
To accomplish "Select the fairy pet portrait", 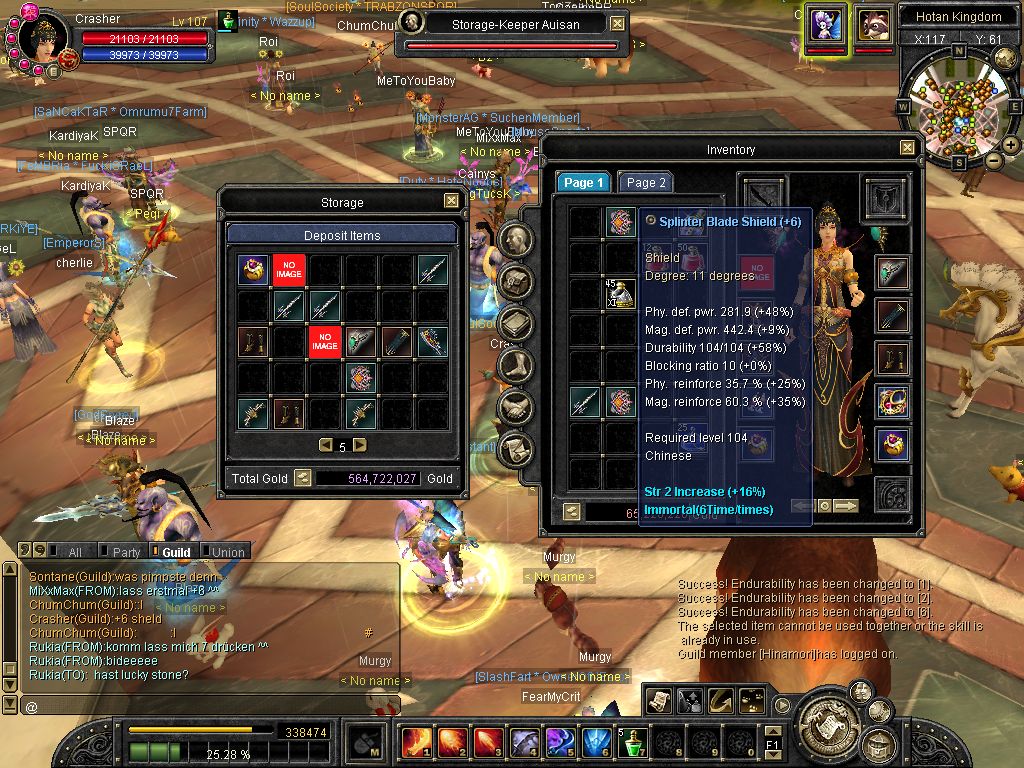I will [x=826, y=24].
